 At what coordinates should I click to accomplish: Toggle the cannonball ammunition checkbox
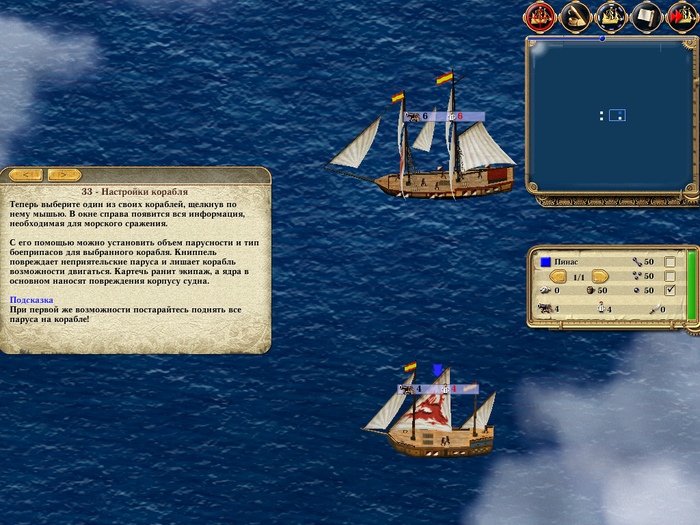coord(670,291)
